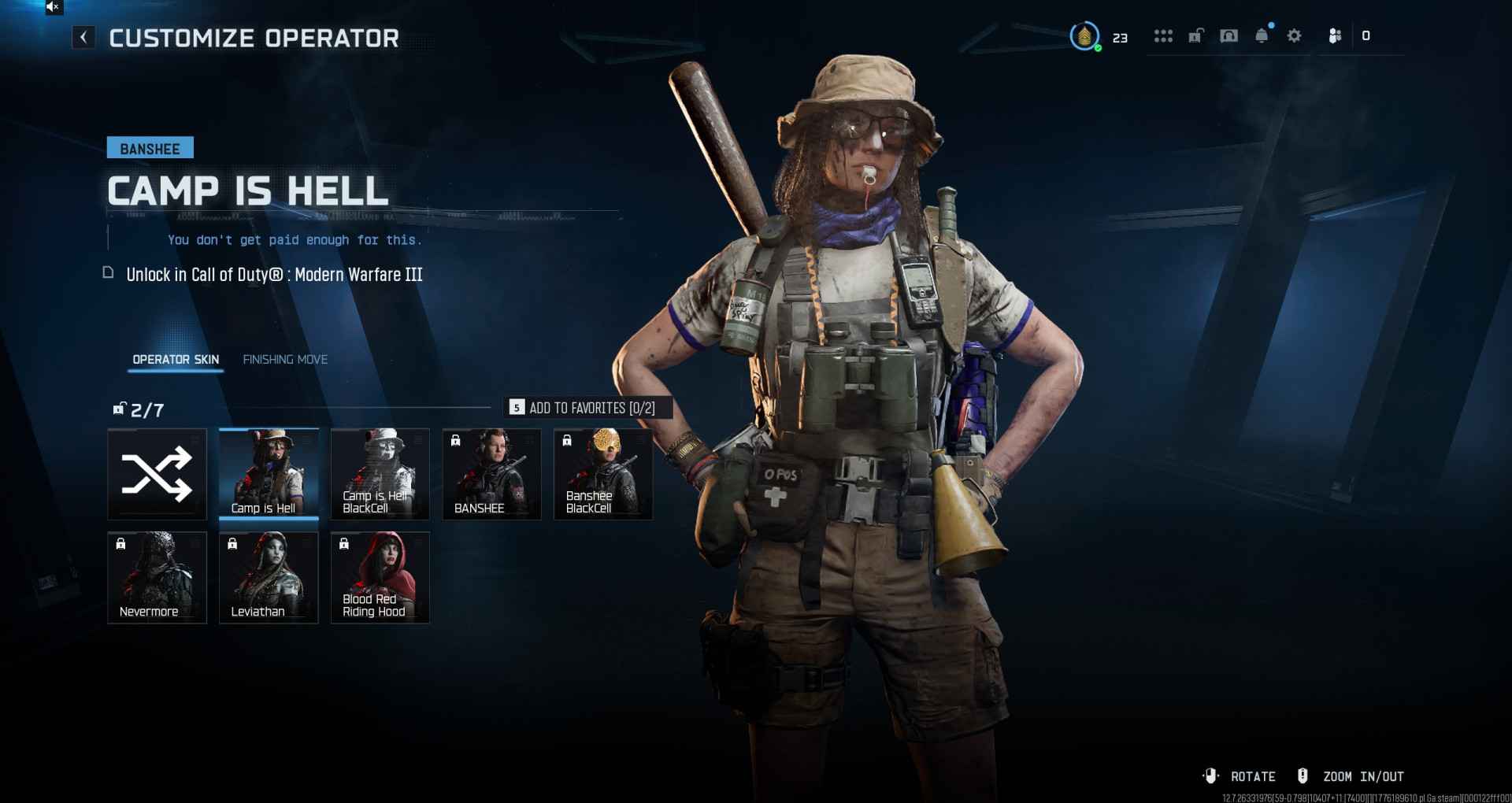This screenshot has width=1512, height=803.
Task: Click Add to Favorites button
Action: coord(587,408)
